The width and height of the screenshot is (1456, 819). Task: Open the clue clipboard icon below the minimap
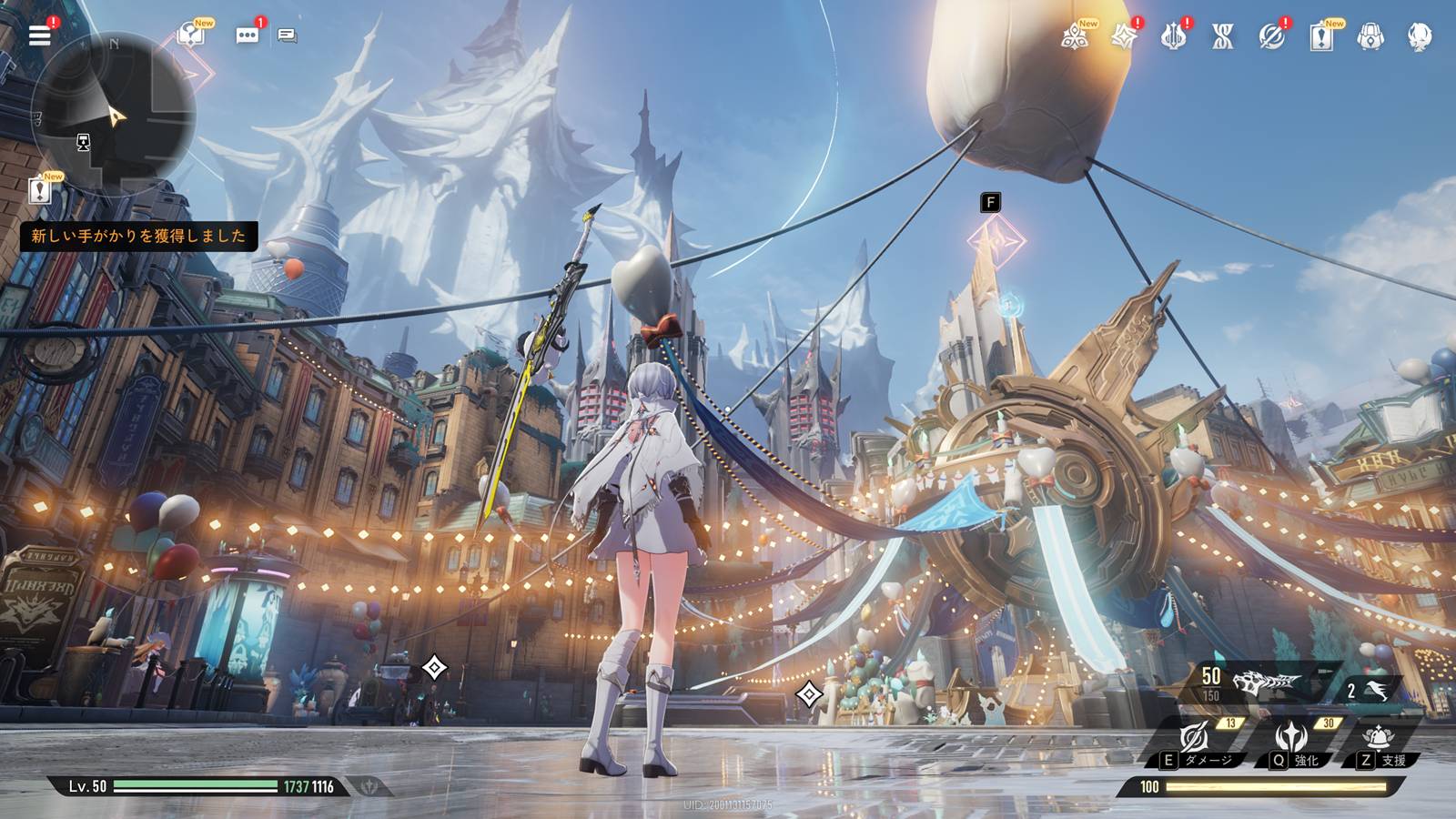pos(40,190)
